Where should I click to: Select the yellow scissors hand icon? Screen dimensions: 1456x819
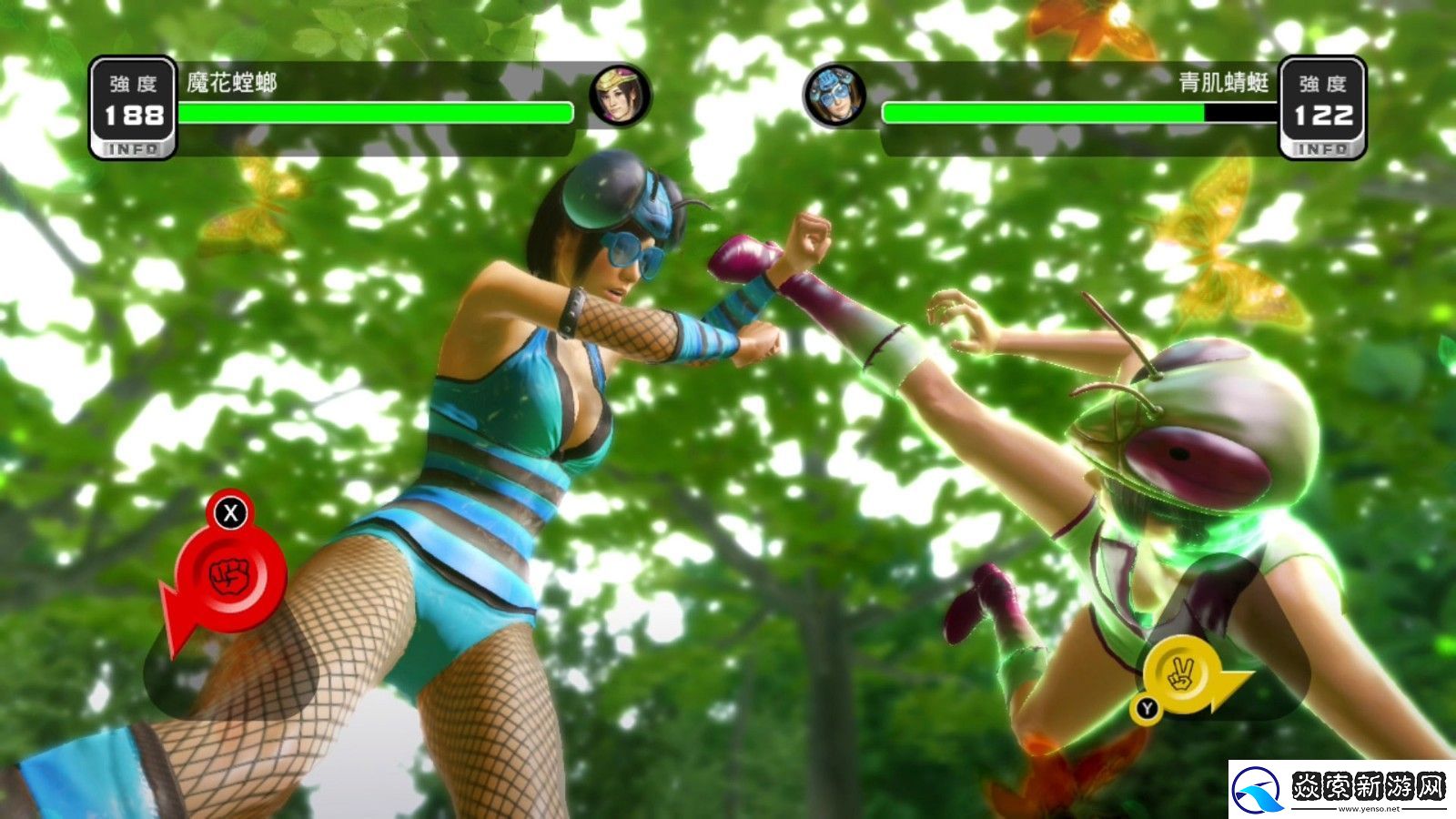coord(1180,674)
